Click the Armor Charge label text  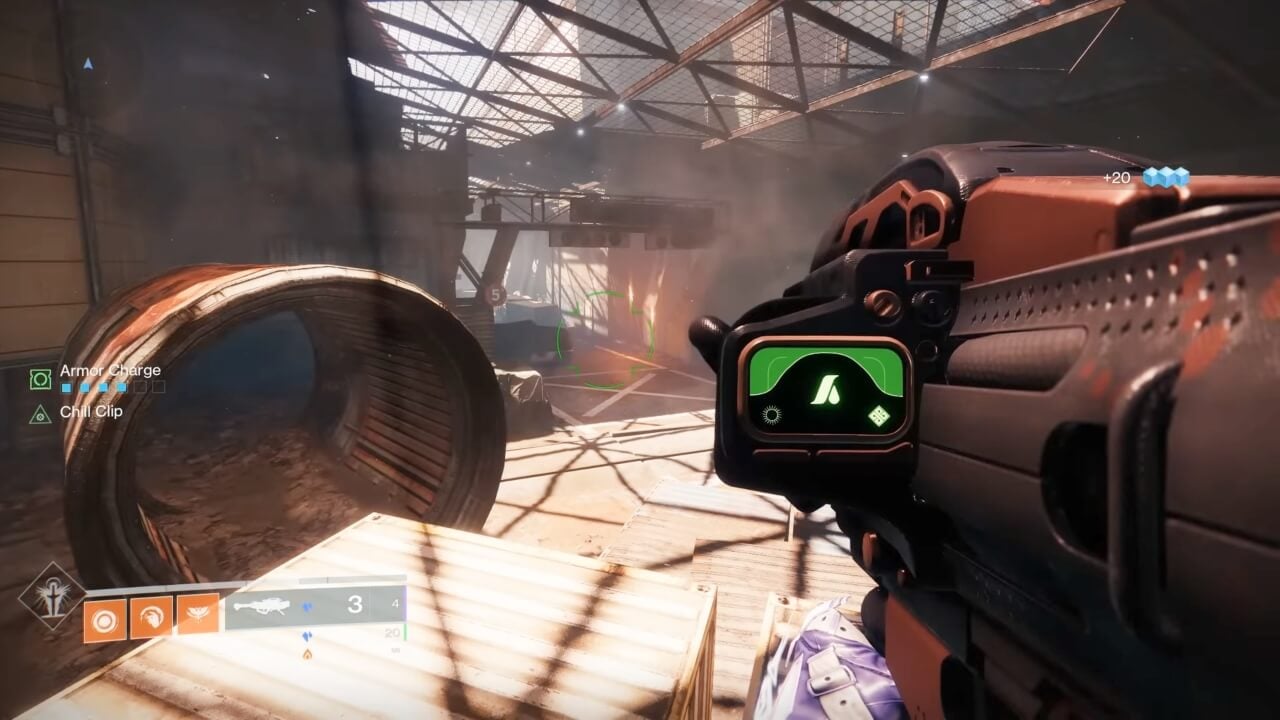point(113,370)
